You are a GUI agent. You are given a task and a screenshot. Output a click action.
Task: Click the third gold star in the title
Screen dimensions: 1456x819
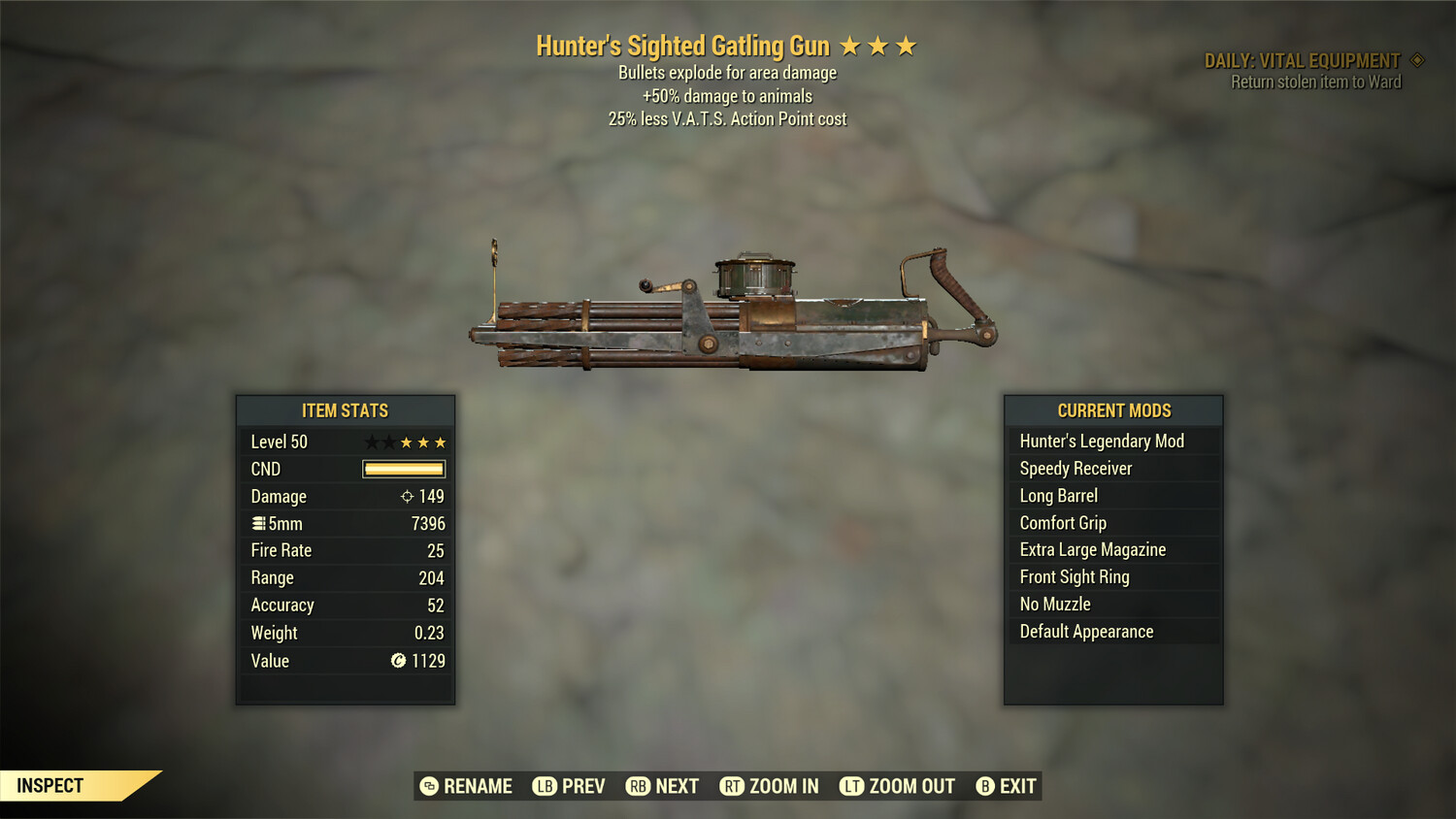(907, 45)
